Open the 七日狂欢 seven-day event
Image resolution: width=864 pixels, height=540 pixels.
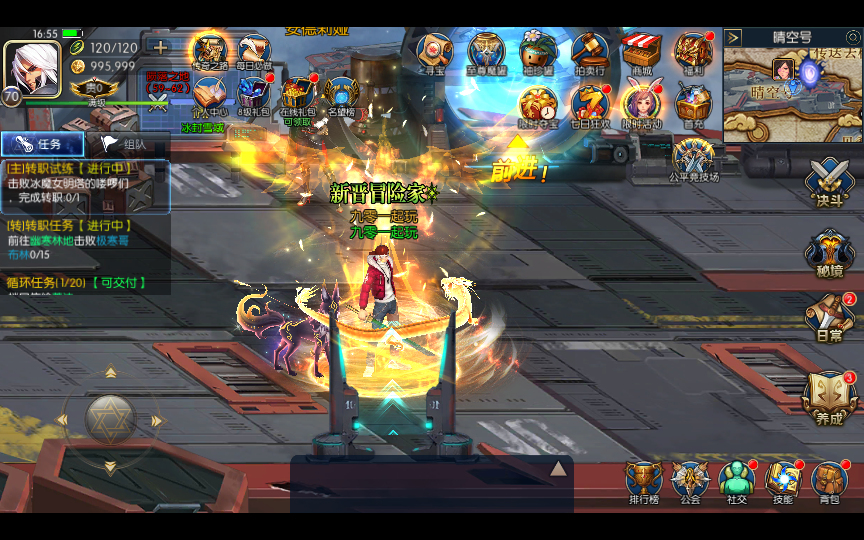[589, 104]
